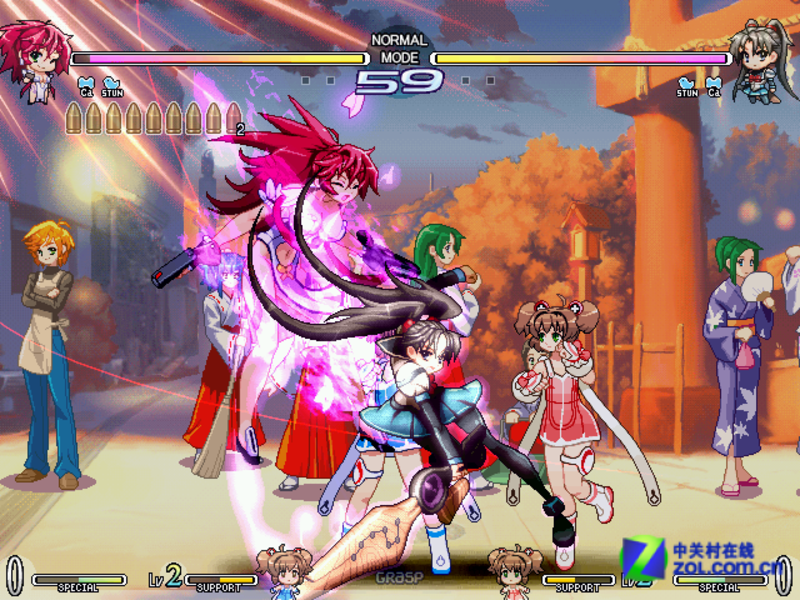Open the ZOL.com.cn watermark logo
The image size is (800, 600).
click(700, 561)
